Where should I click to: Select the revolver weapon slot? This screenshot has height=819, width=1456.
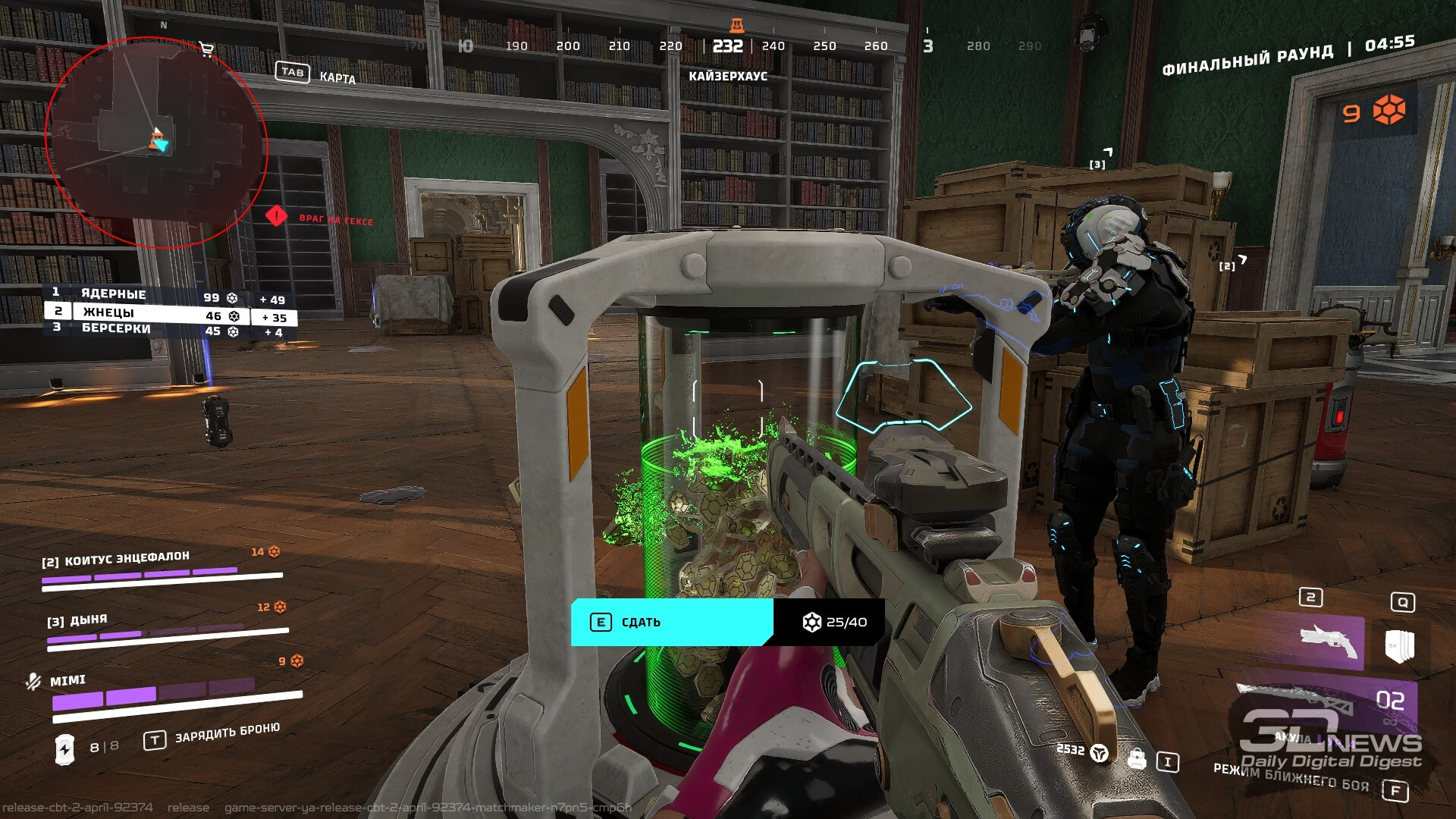(1331, 643)
